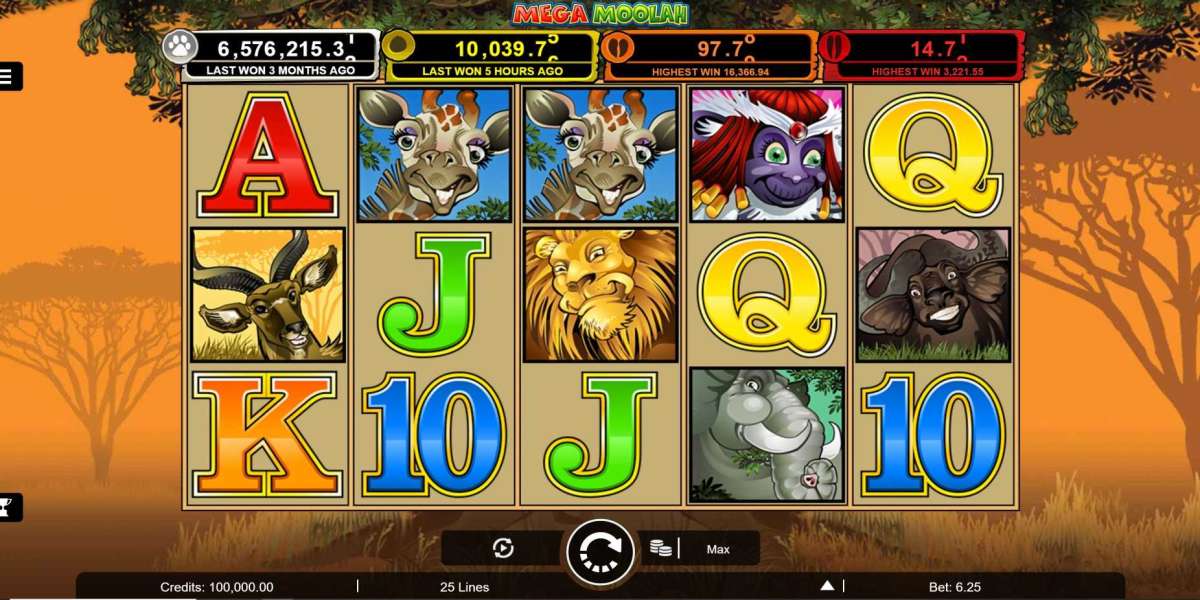Set the Max bet
The width and height of the screenshot is (1200, 600).
point(718,549)
